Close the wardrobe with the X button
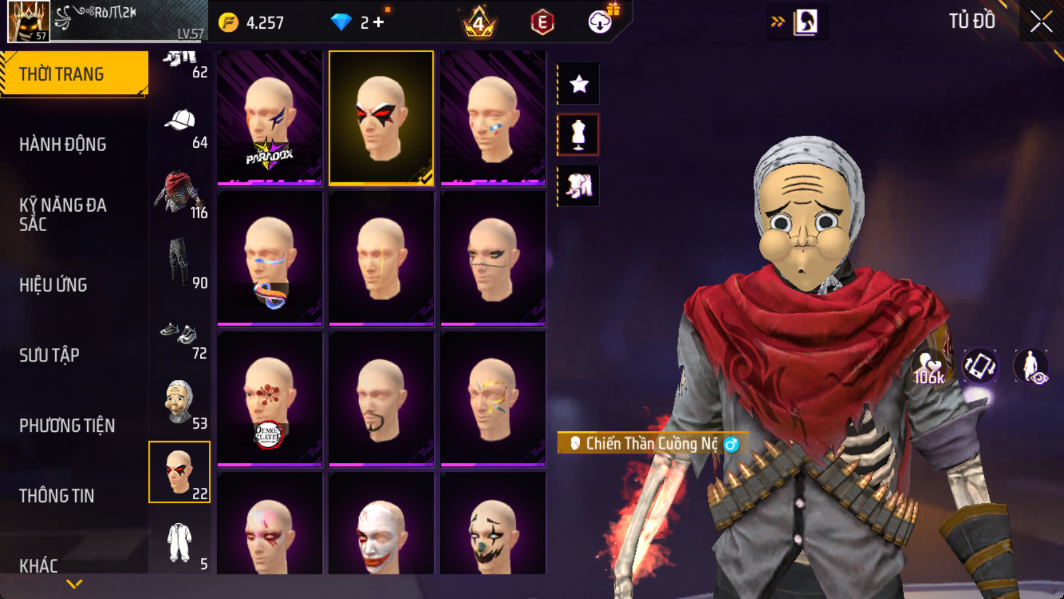 click(1041, 22)
